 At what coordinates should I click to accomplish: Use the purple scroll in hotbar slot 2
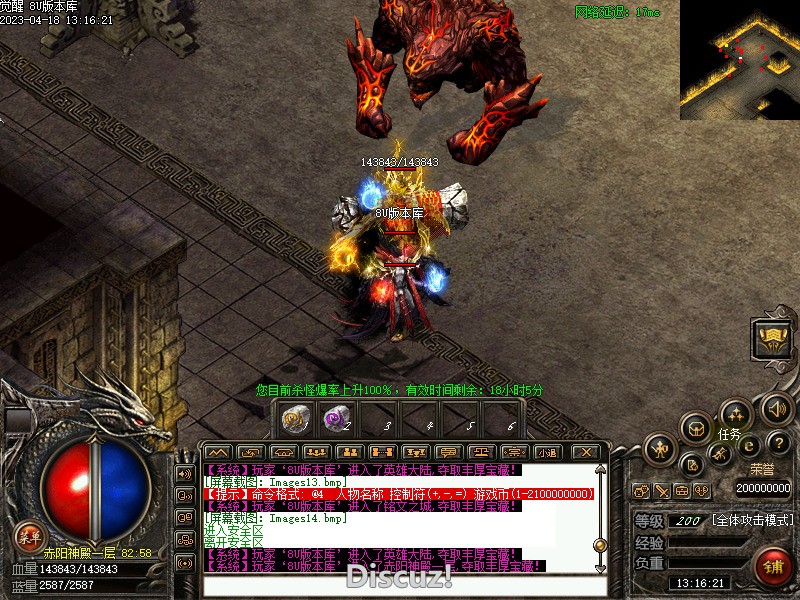[335, 418]
